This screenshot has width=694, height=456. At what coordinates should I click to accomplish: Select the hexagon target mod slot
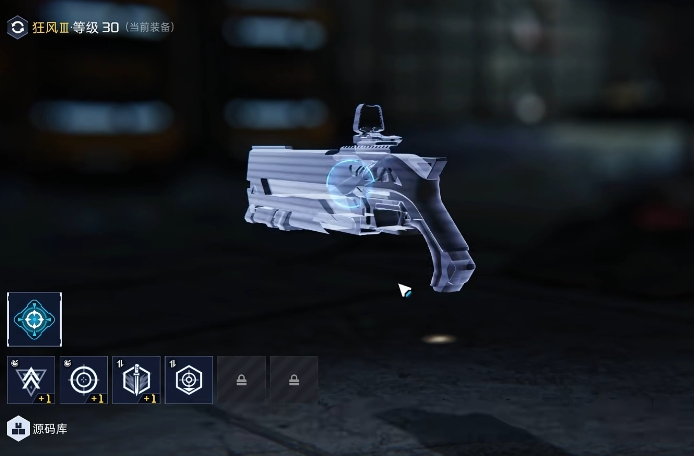[189, 380]
